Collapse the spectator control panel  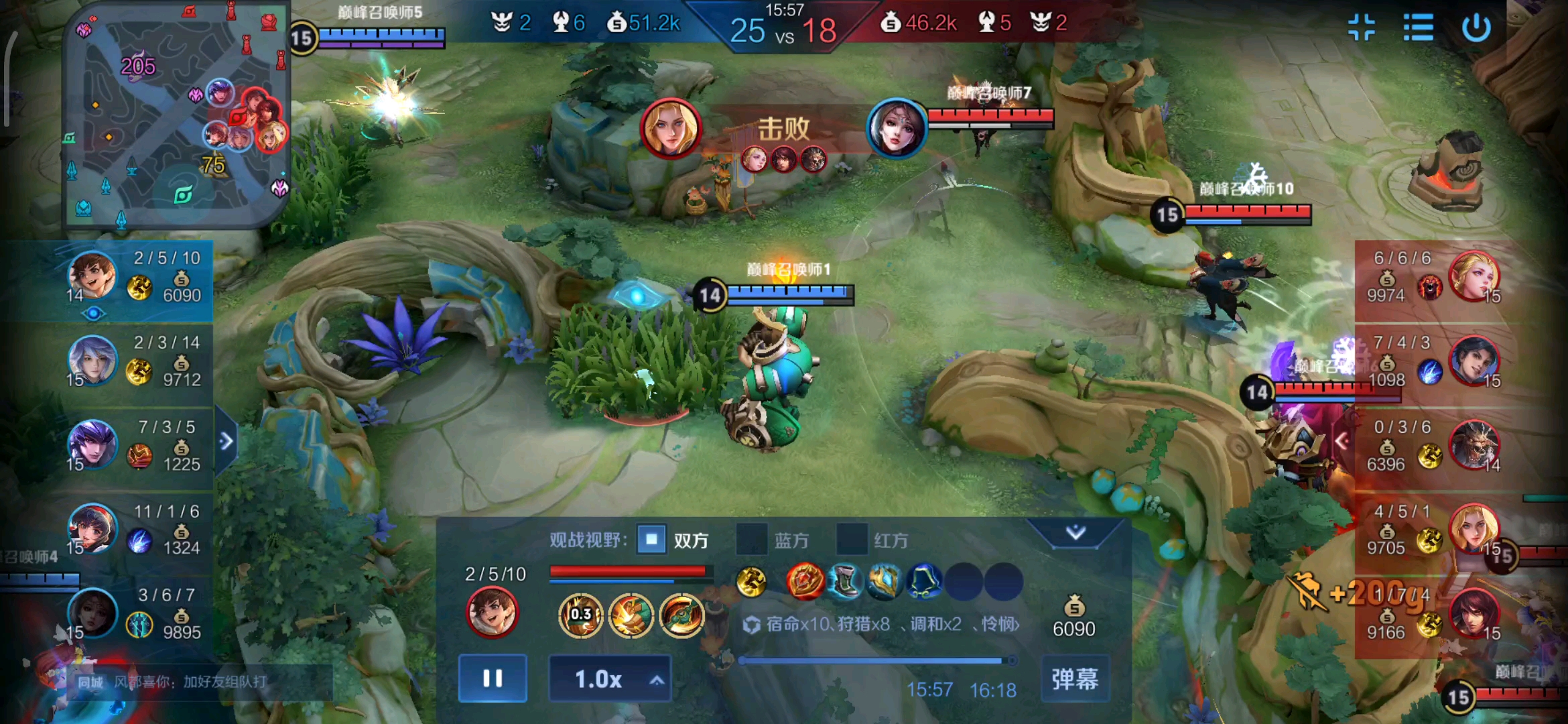click(1075, 533)
